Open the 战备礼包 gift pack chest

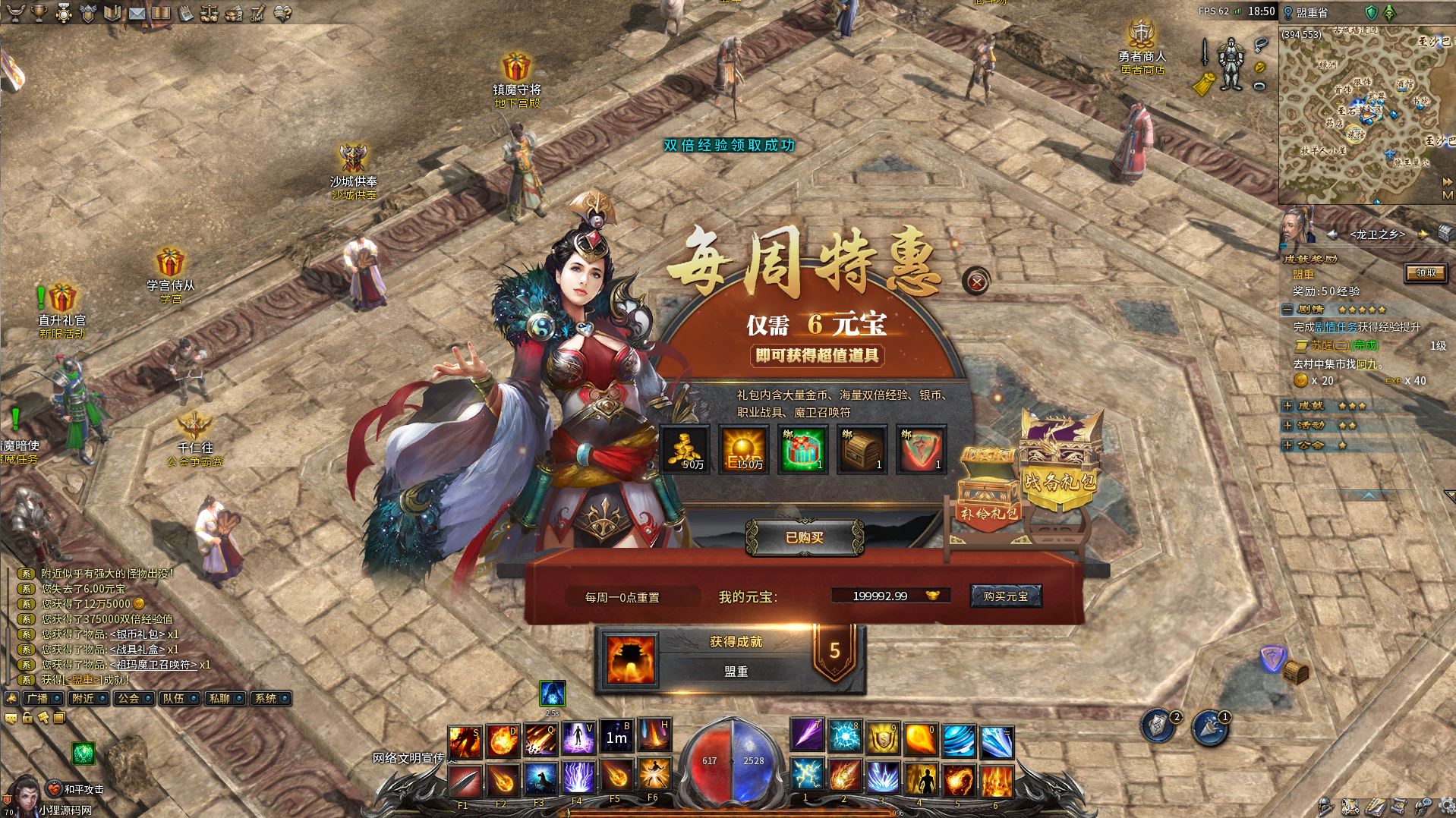pos(1060,461)
